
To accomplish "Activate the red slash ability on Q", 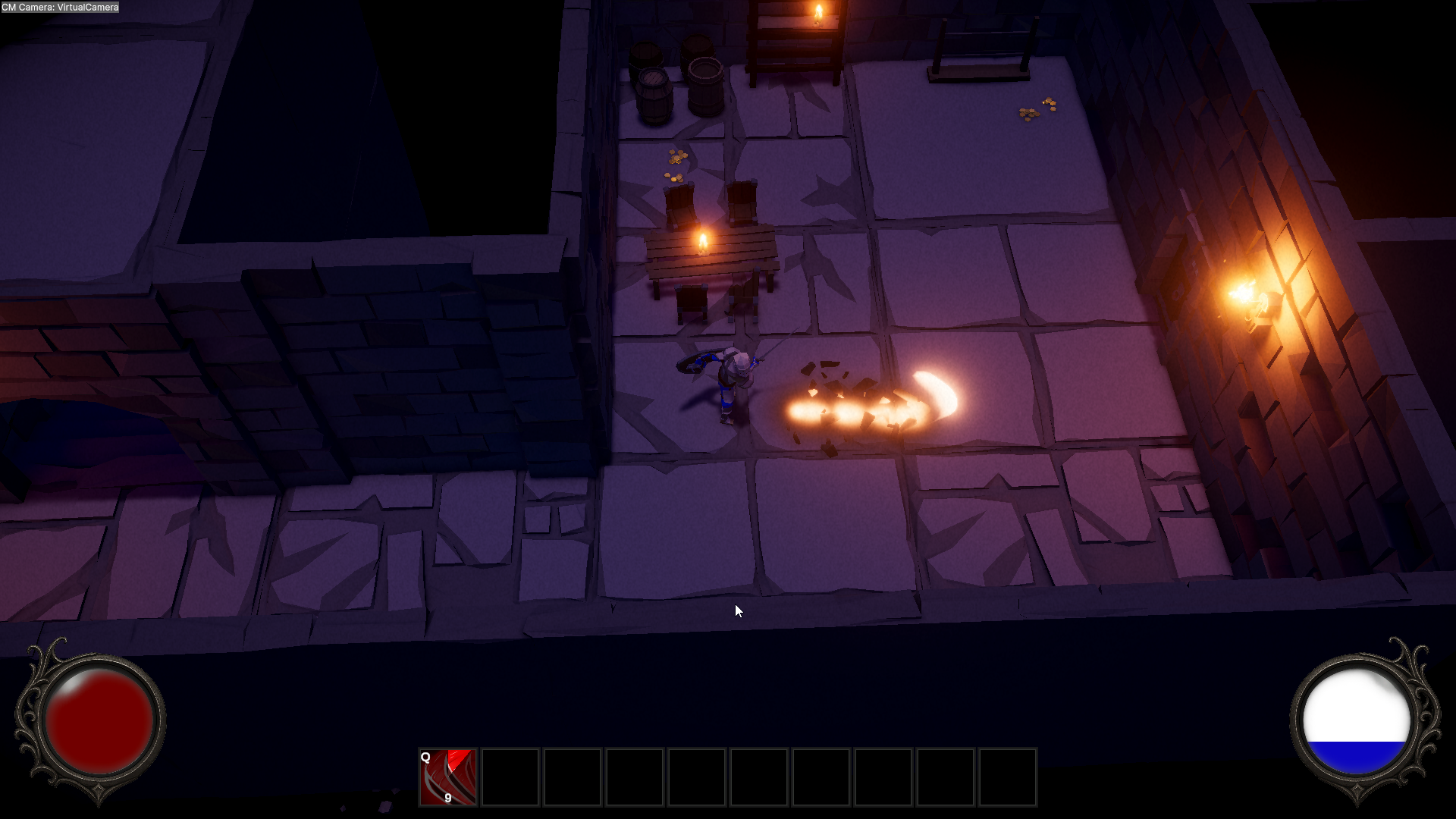I will [448, 777].
